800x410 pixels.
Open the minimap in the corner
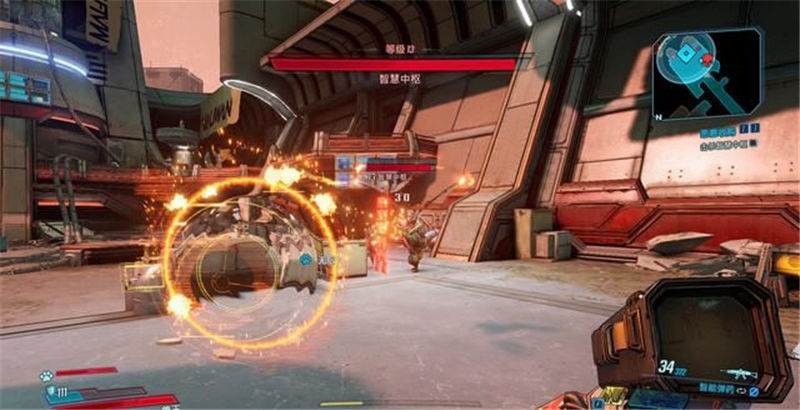[707, 73]
